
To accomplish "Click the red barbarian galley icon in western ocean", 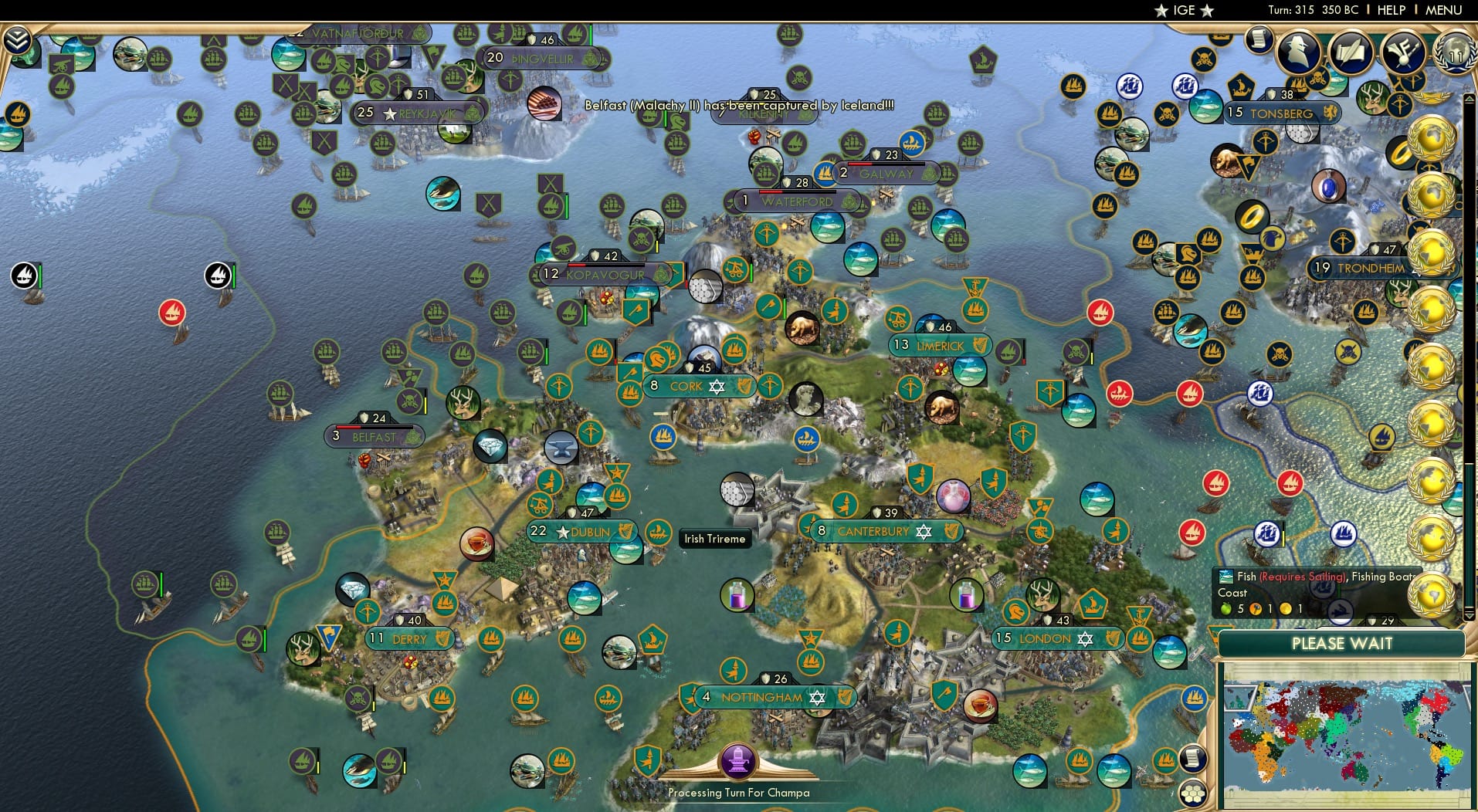I will [x=171, y=313].
